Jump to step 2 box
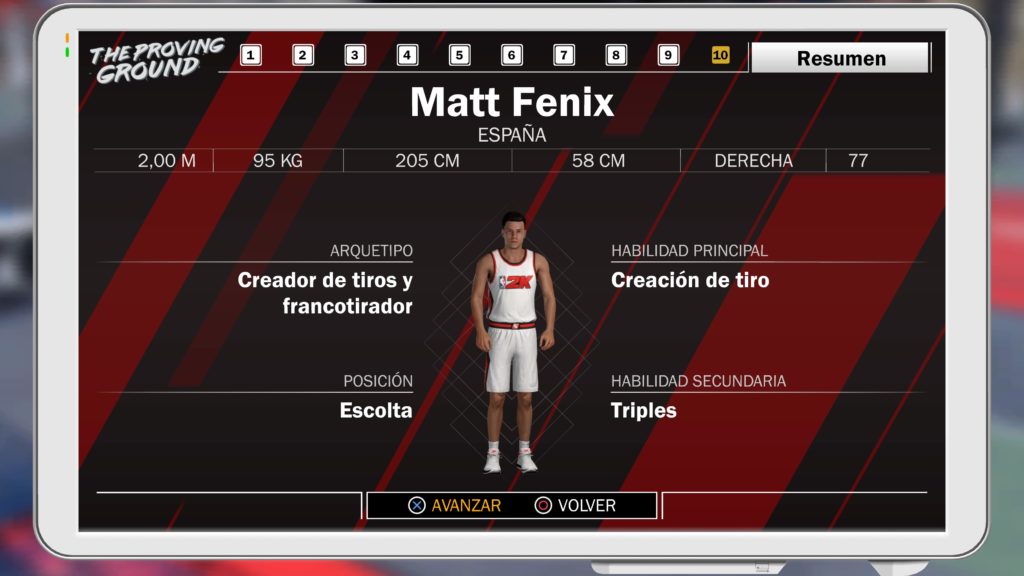The height and width of the screenshot is (576, 1024). coord(303,56)
